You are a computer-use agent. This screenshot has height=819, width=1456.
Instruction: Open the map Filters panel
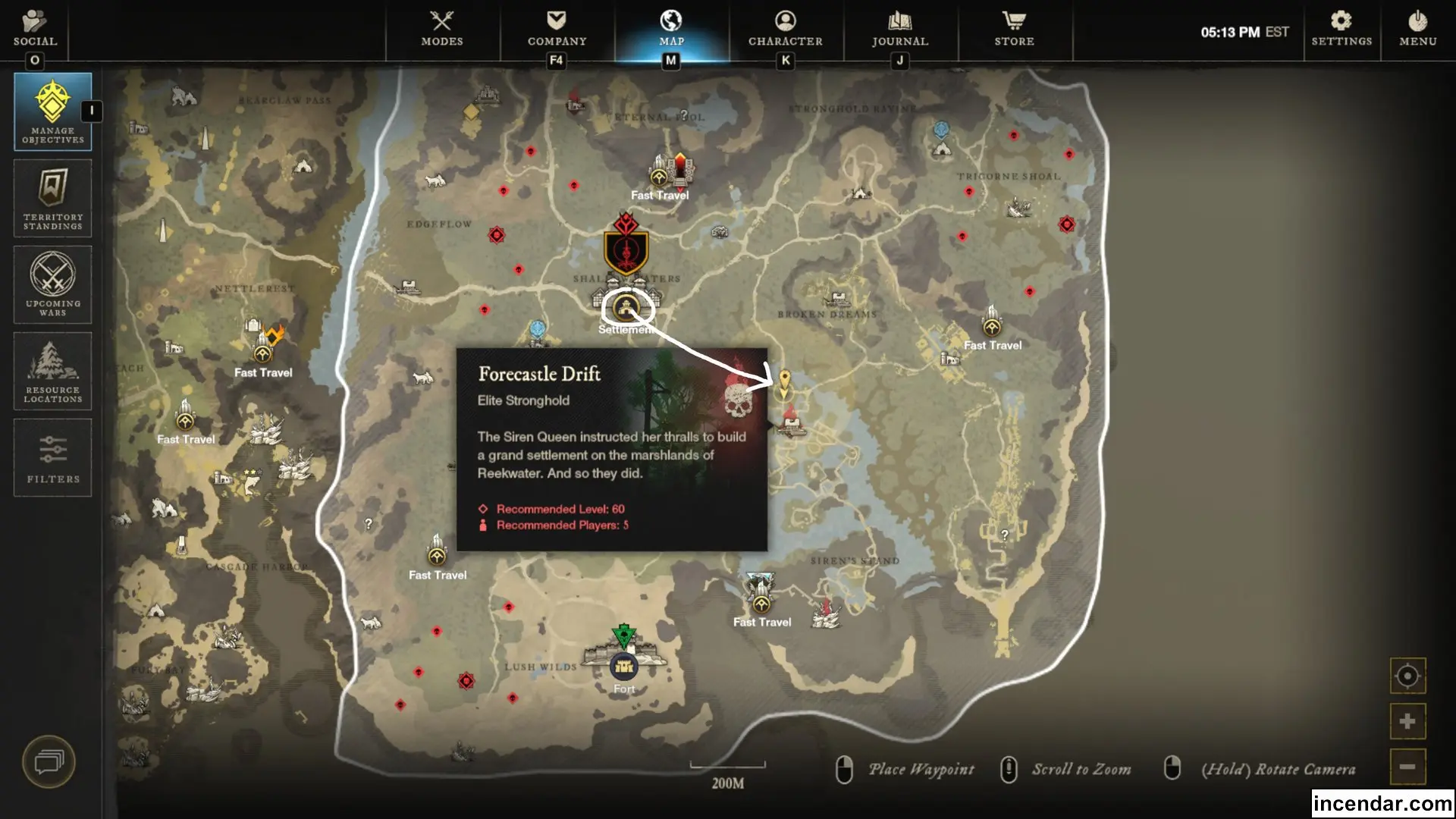click(x=52, y=457)
